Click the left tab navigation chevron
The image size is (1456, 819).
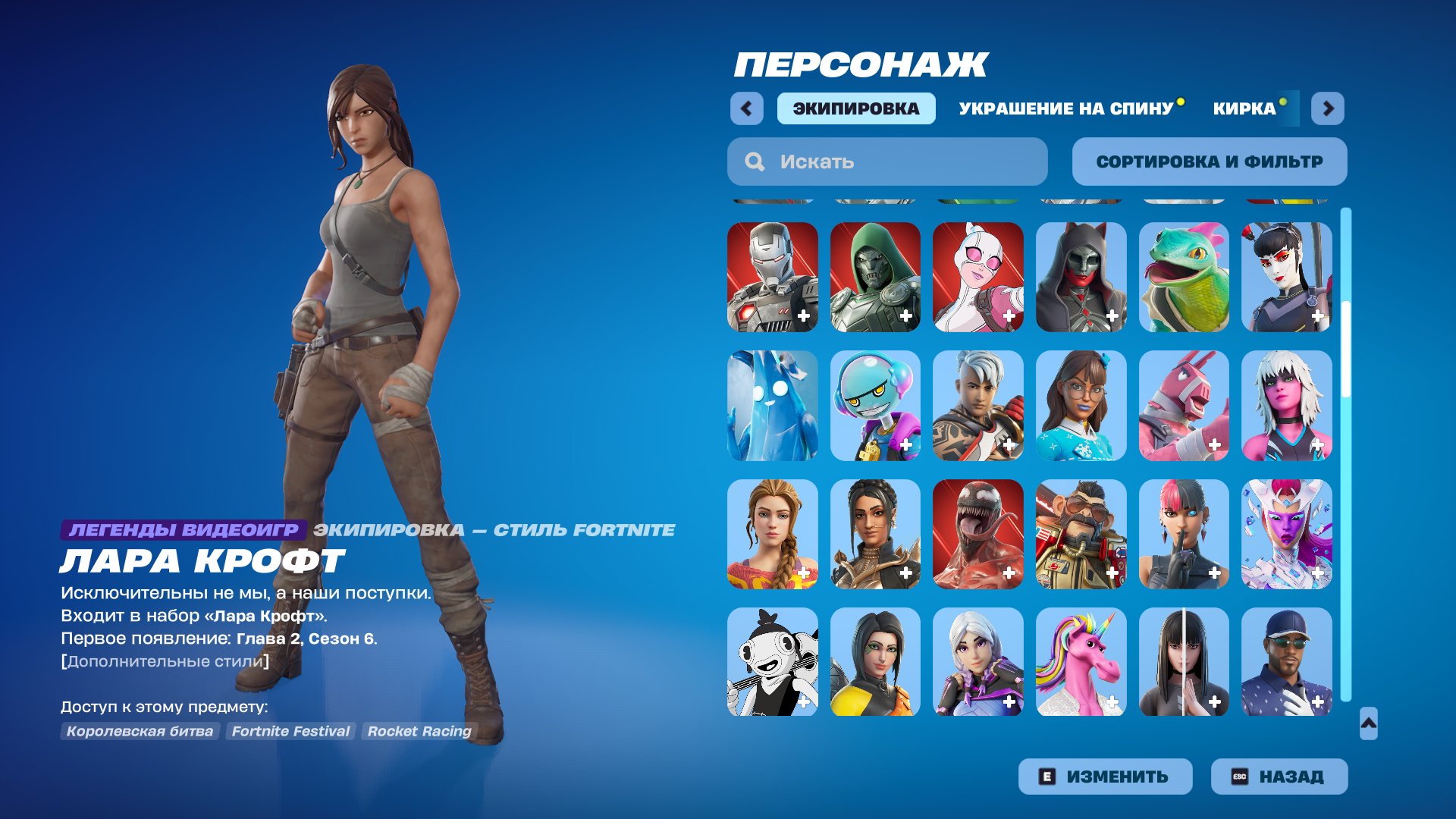747,108
